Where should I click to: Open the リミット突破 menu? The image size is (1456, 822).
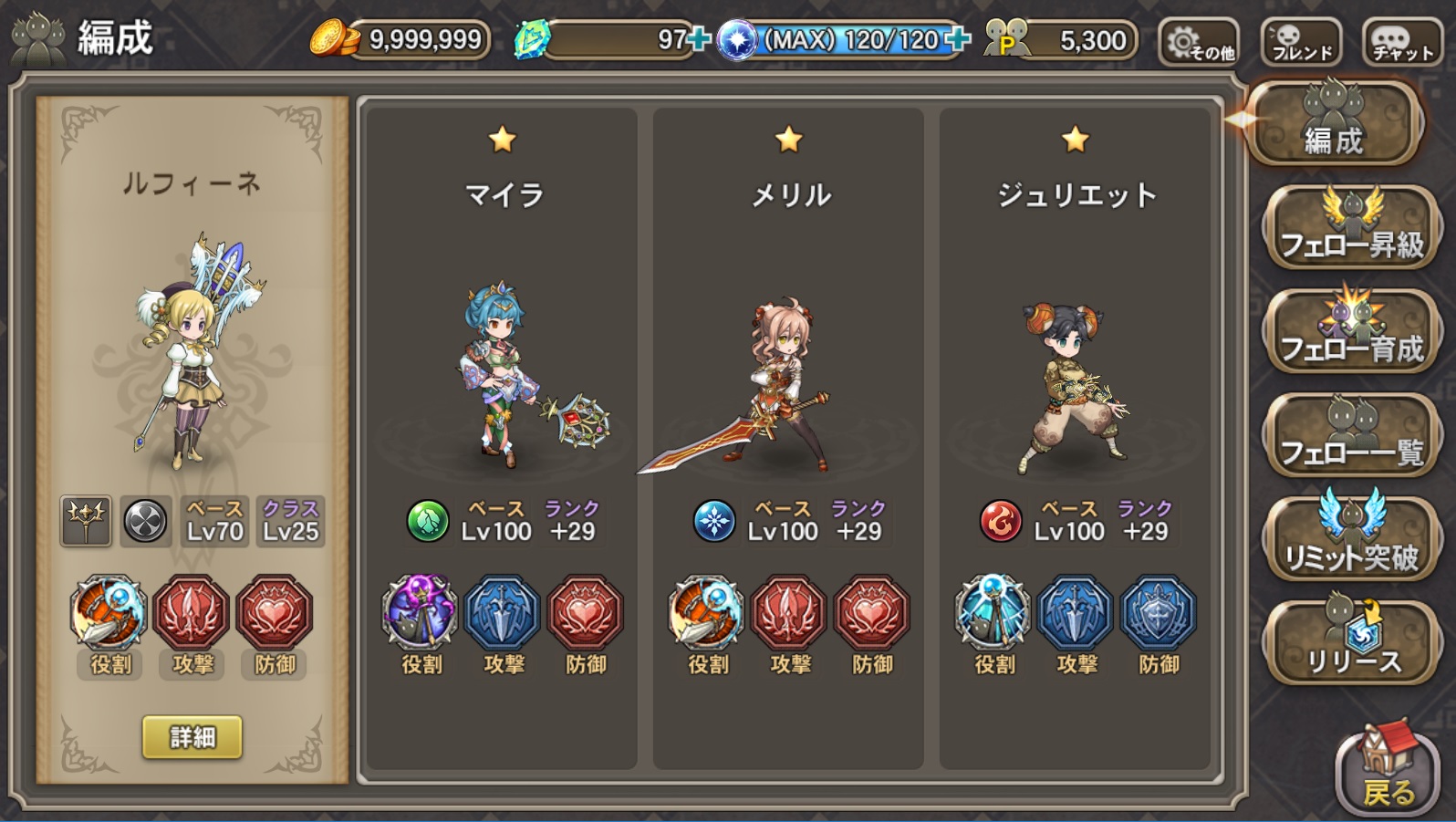pos(1351,538)
